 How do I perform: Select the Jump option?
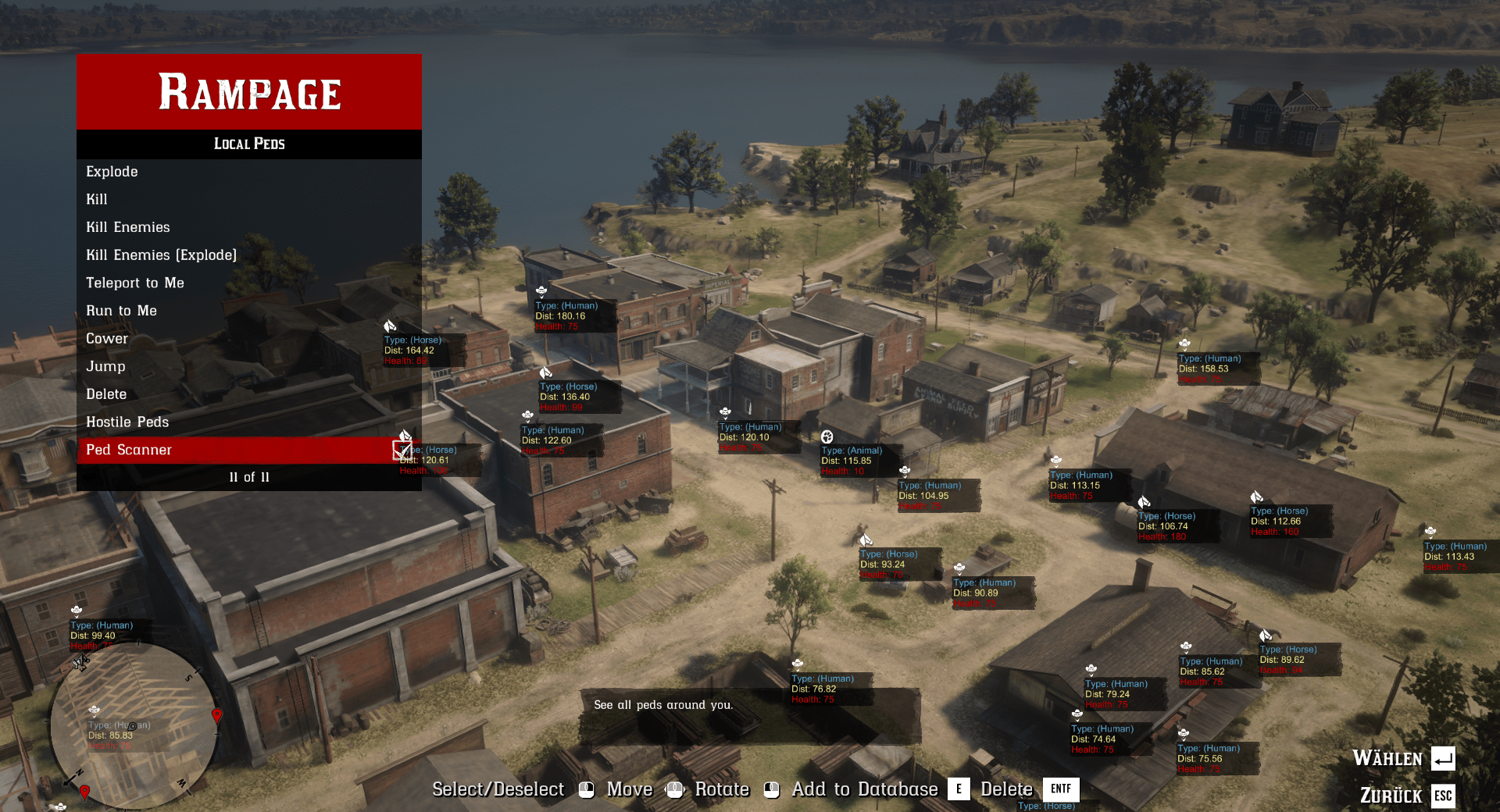pos(105,367)
